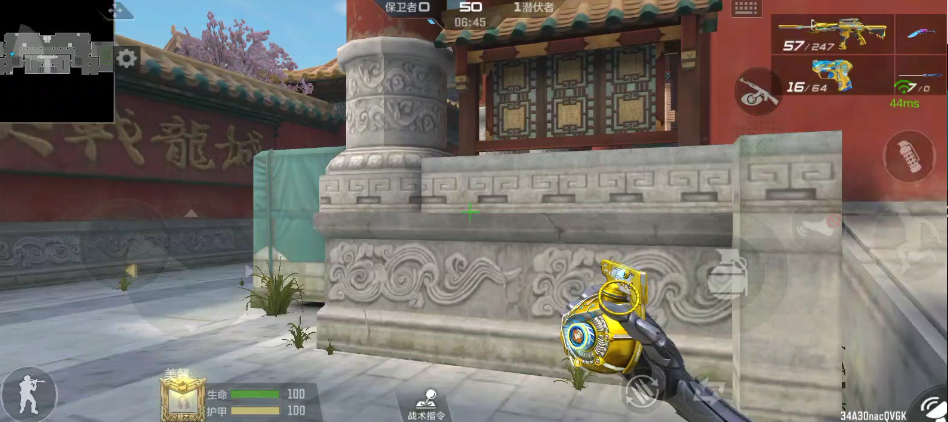Open the keyboard chat button
948x422 pixels.
click(746, 8)
